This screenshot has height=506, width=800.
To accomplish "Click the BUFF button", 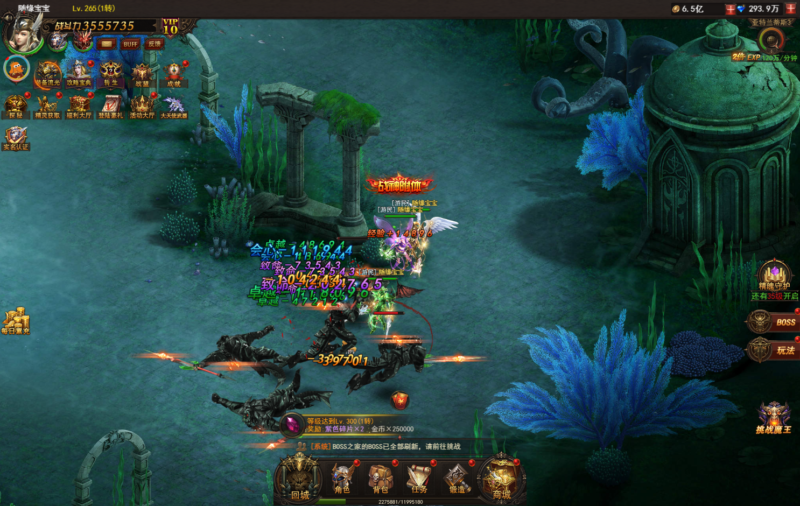I will pyautogui.click(x=132, y=44).
